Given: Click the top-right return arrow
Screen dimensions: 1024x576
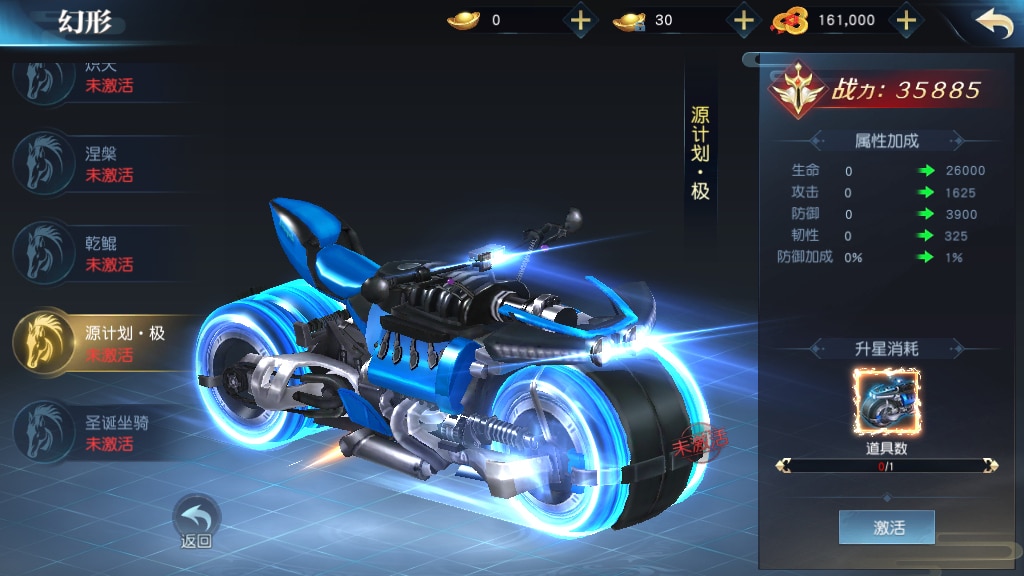Looking at the screenshot, I should [x=993, y=24].
